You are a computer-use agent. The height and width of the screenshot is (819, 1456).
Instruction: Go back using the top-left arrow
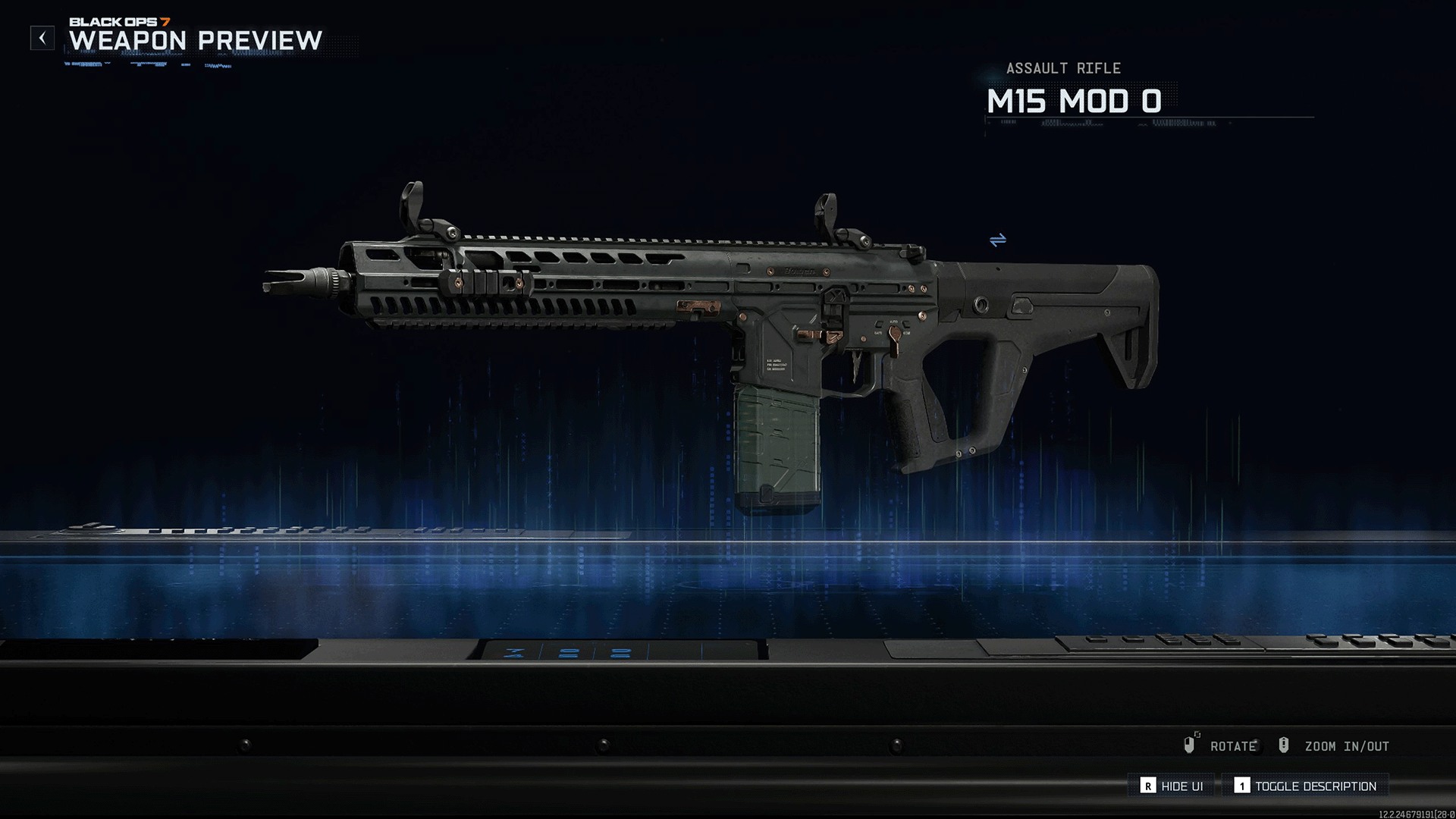click(x=42, y=38)
